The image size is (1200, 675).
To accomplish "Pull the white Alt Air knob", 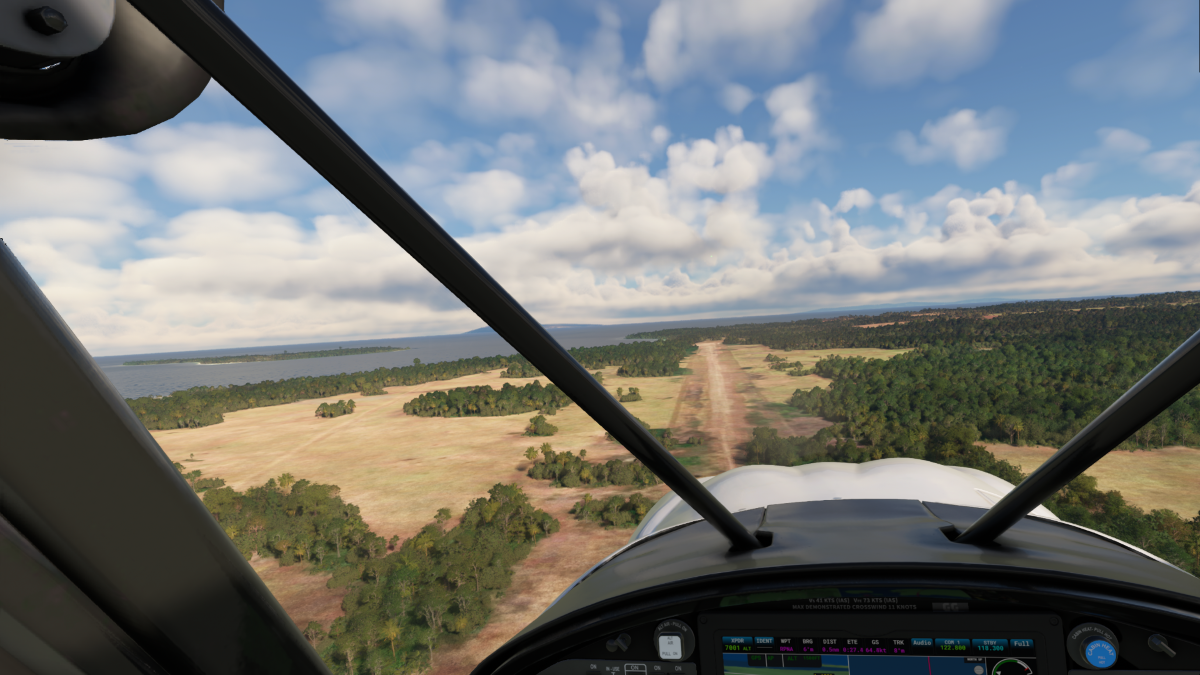I will pos(670,646).
